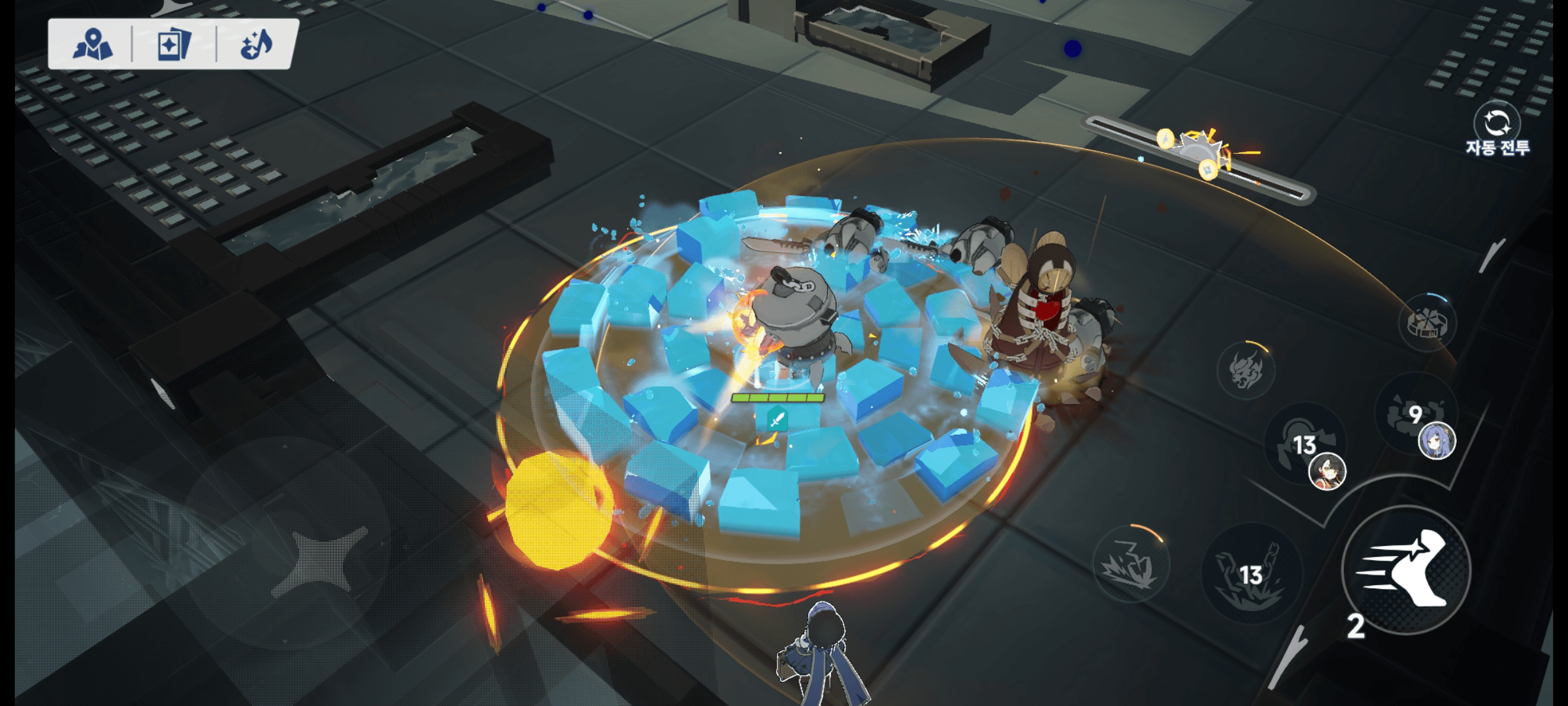Activate the beast head ultimate skill

(x=1246, y=370)
